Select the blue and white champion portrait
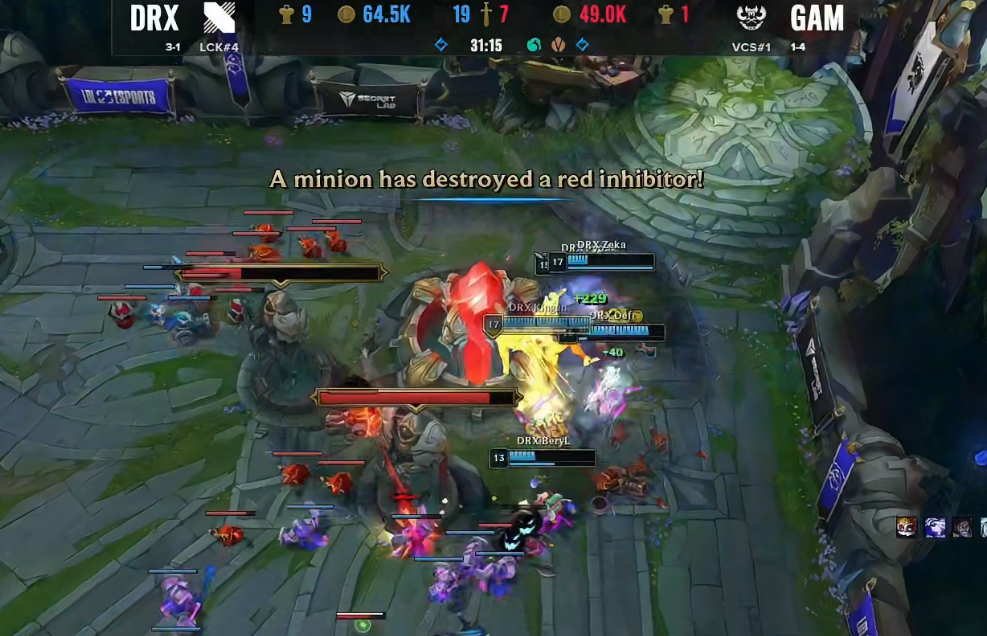The width and height of the screenshot is (987, 636). pos(935,527)
